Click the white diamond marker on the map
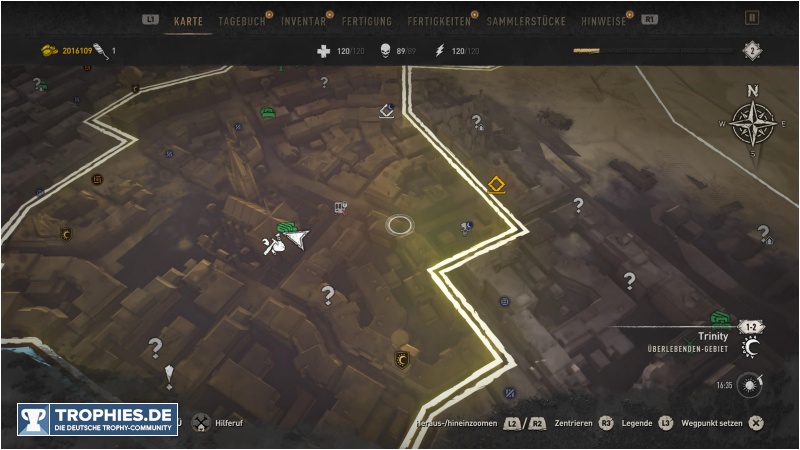This screenshot has height=450, width=800. pyautogui.click(x=388, y=111)
